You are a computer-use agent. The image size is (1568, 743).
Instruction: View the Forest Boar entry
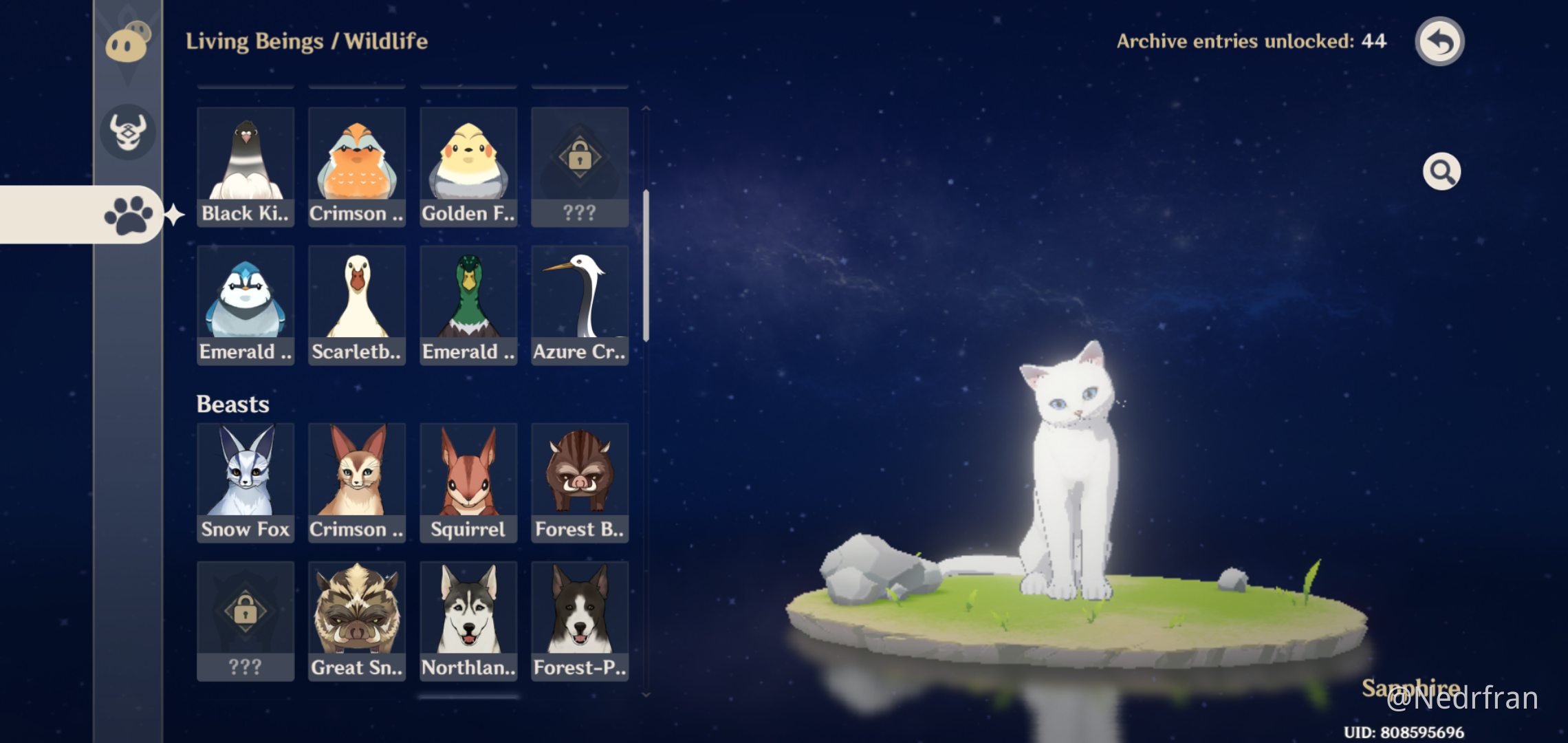point(580,482)
